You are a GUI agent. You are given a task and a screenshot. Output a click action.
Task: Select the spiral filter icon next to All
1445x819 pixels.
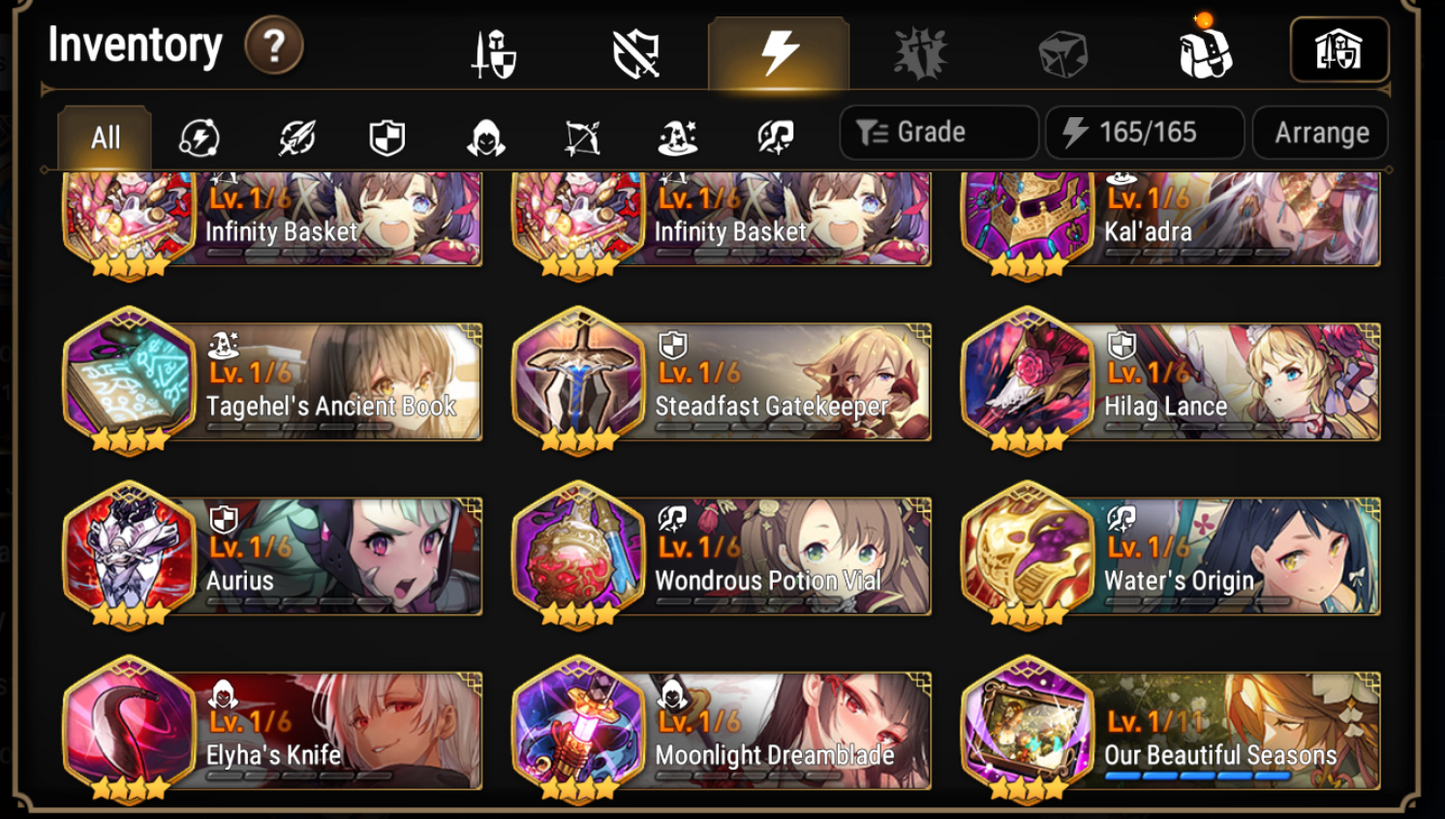(198, 138)
